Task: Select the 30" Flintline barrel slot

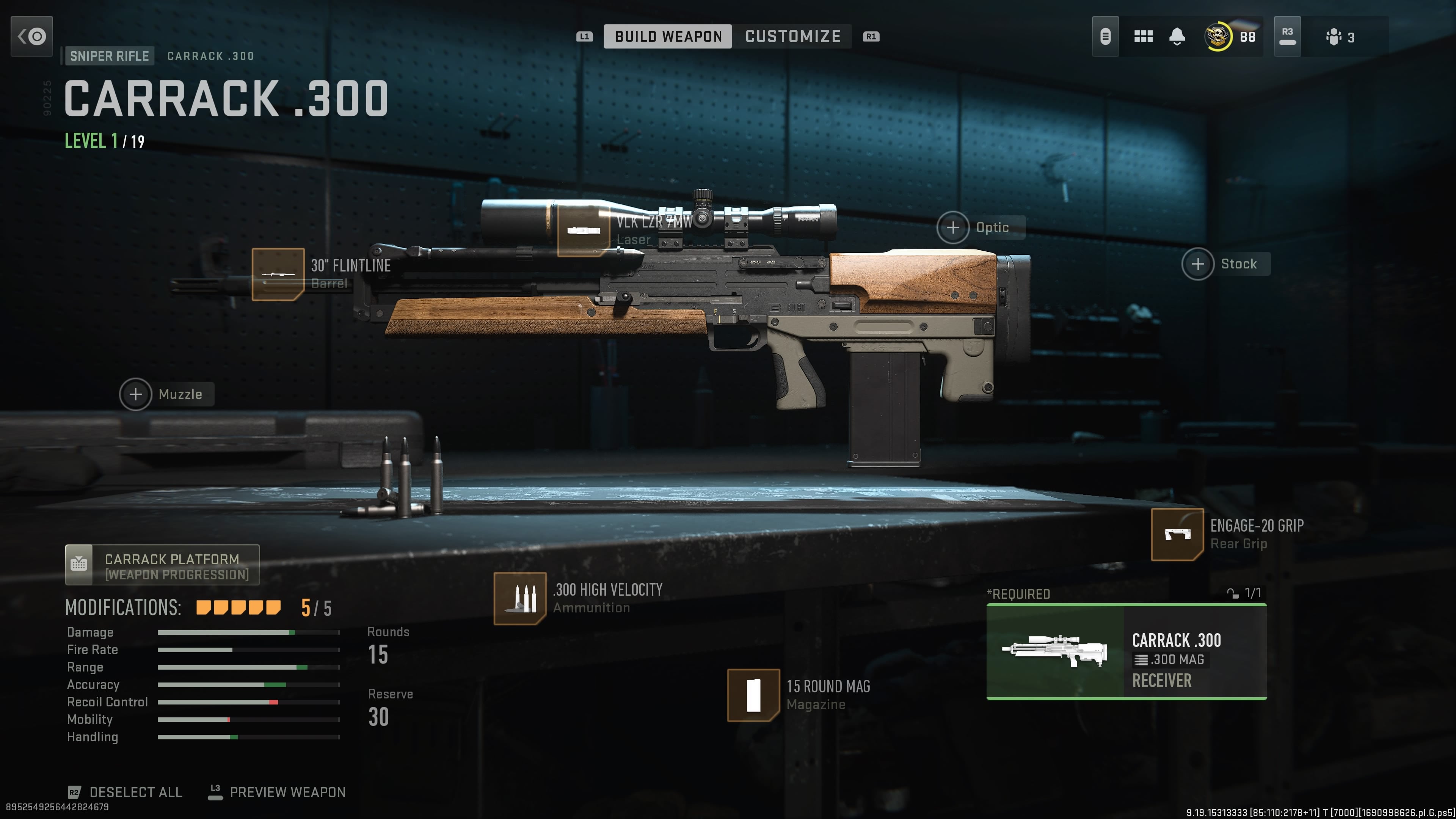Action: pyautogui.click(x=278, y=274)
